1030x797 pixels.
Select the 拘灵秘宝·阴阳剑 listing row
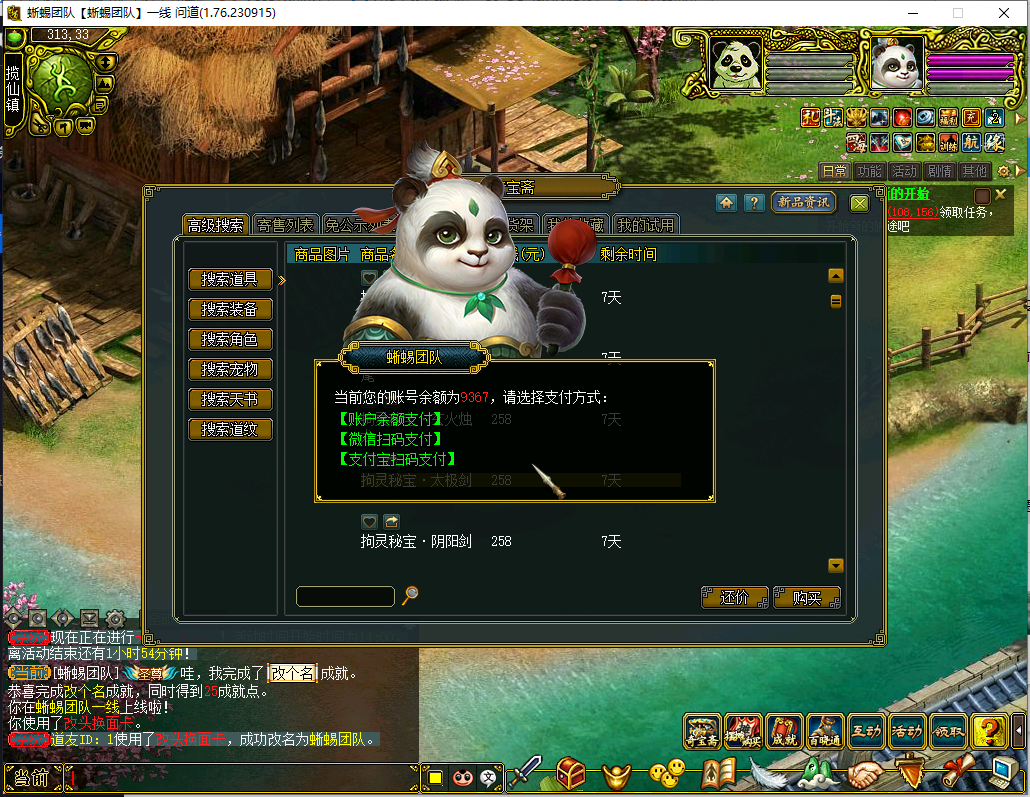pos(430,541)
